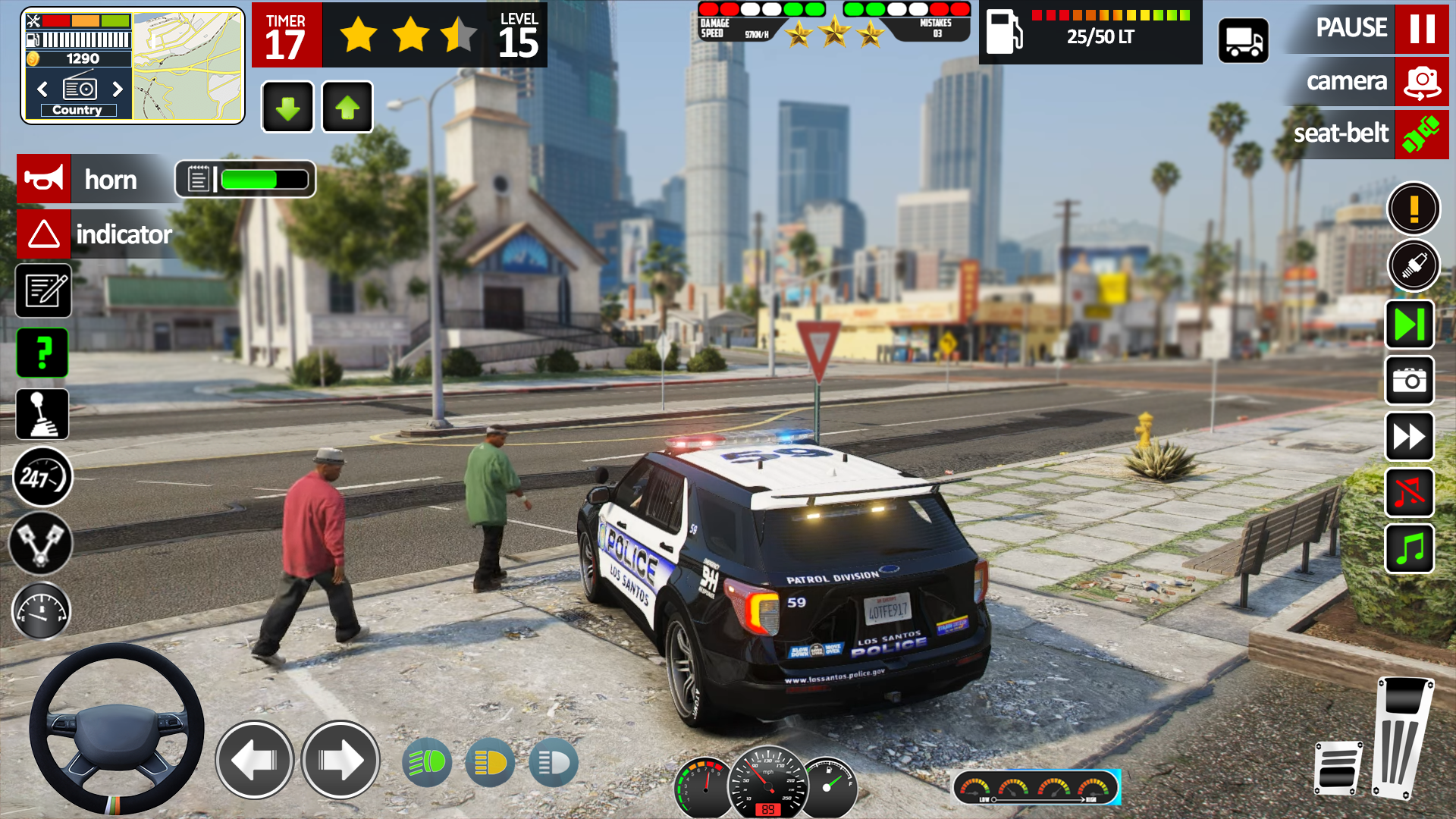Steer right with the right arrow
1456x819 pixels.
pyautogui.click(x=340, y=760)
